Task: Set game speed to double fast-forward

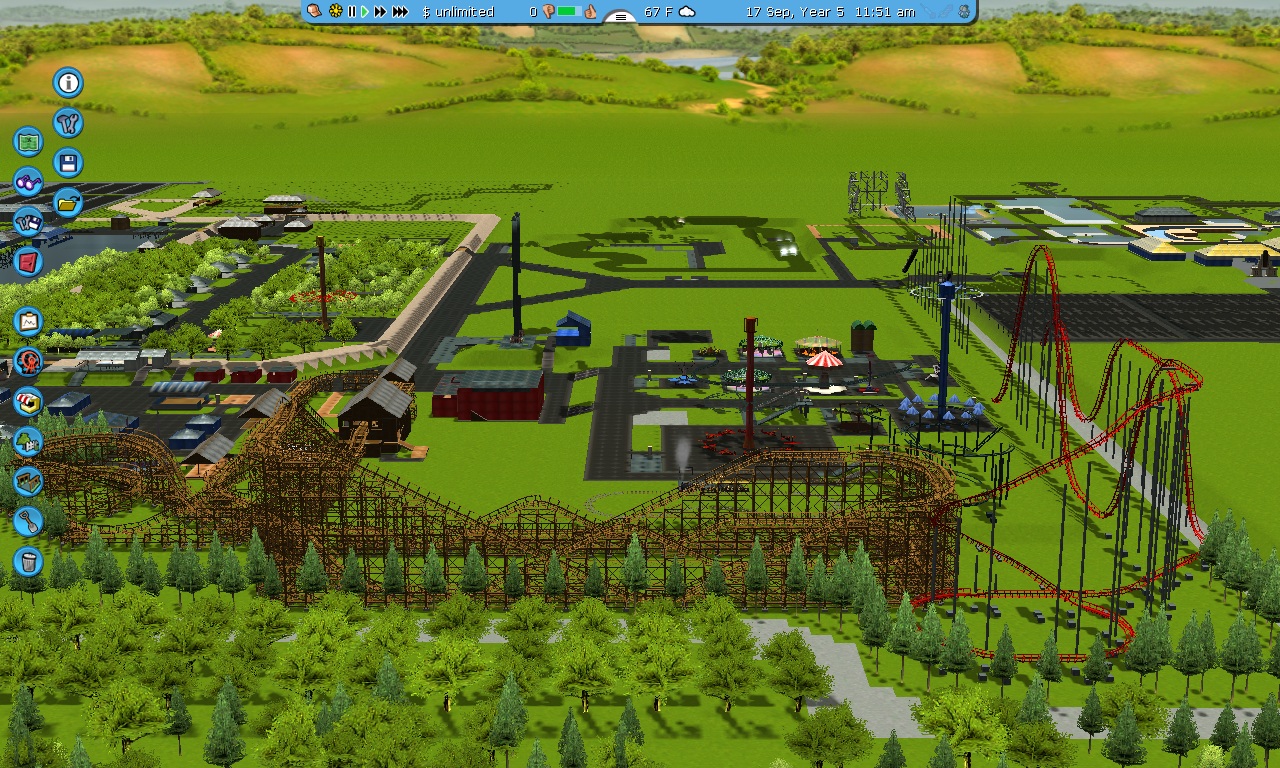Action: coord(380,12)
